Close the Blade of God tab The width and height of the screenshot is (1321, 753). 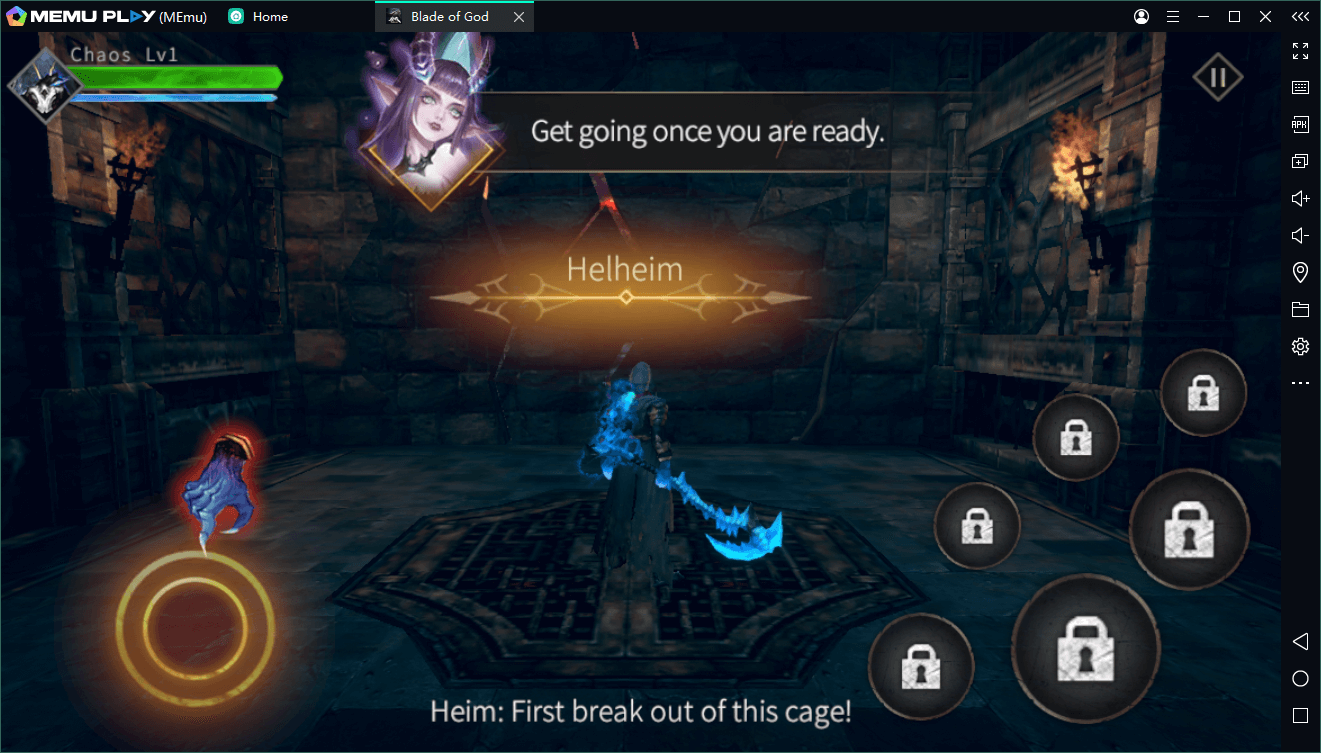(518, 17)
